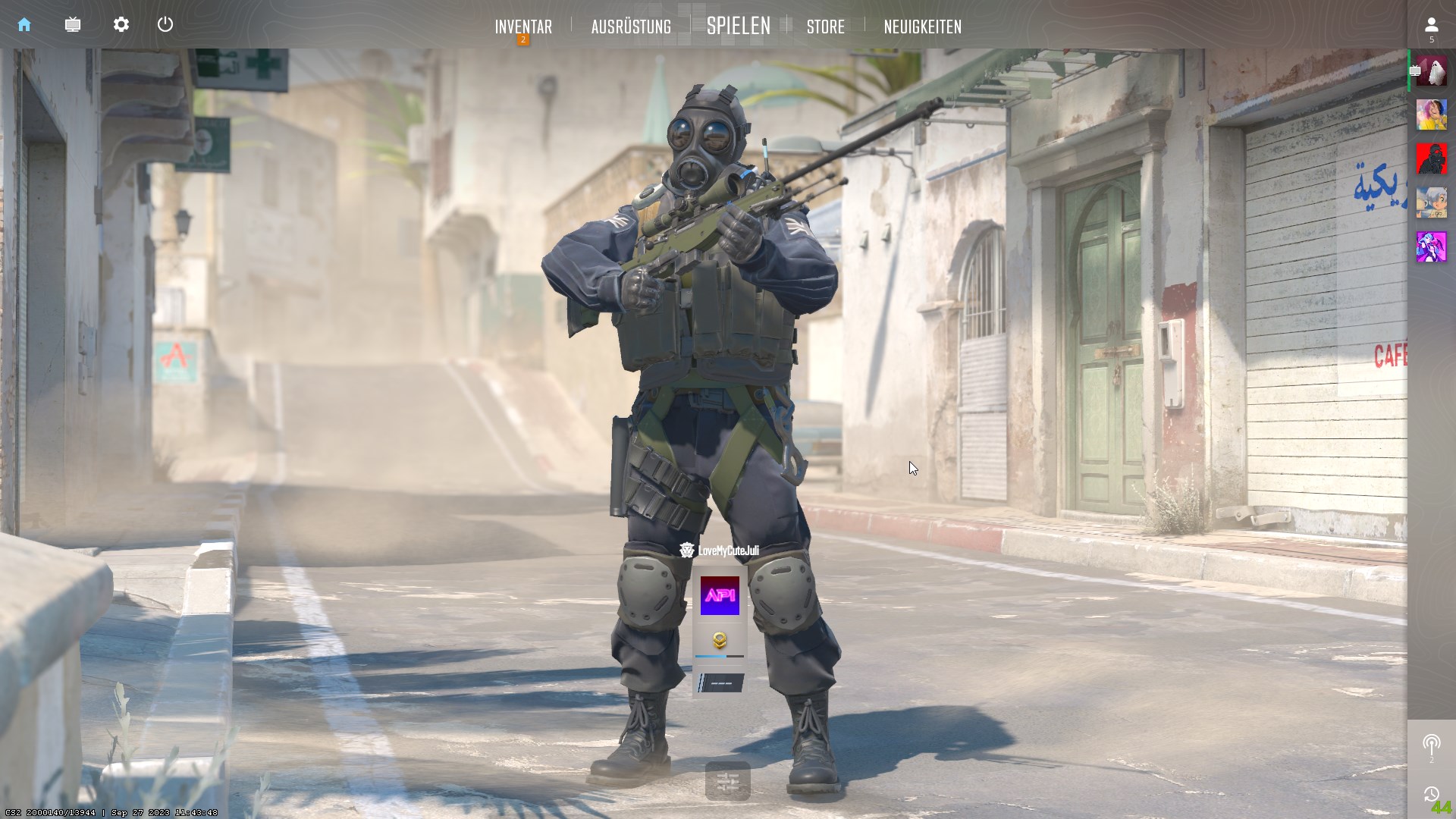Image resolution: width=1456 pixels, height=819 pixels.
Task: Open the Inventar tab
Action: (x=523, y=27)
